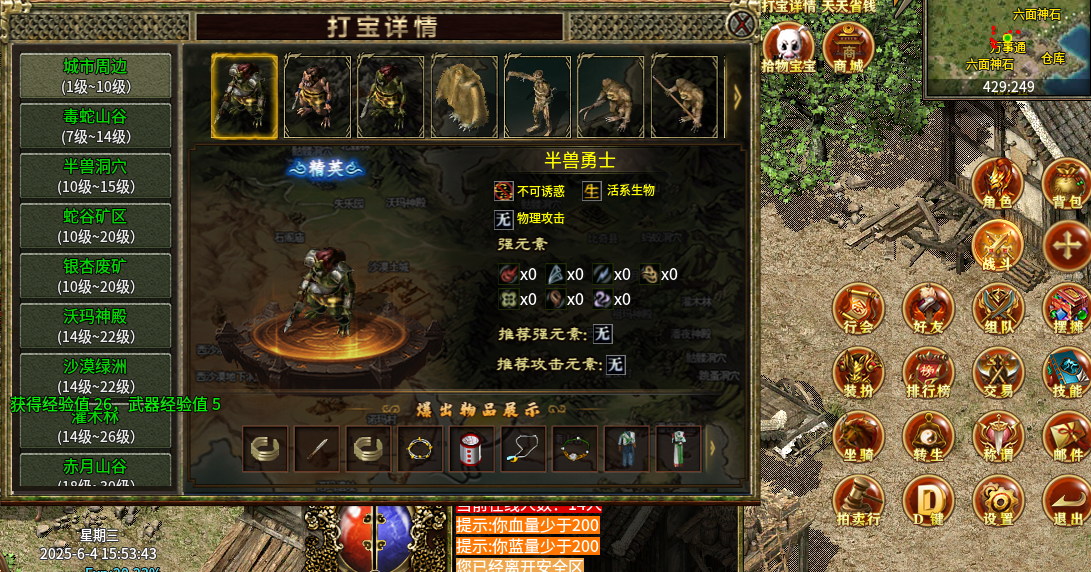Select the 蛇谷矿区 zone entry
This screenshot has width=1091, height=572.
95,226
